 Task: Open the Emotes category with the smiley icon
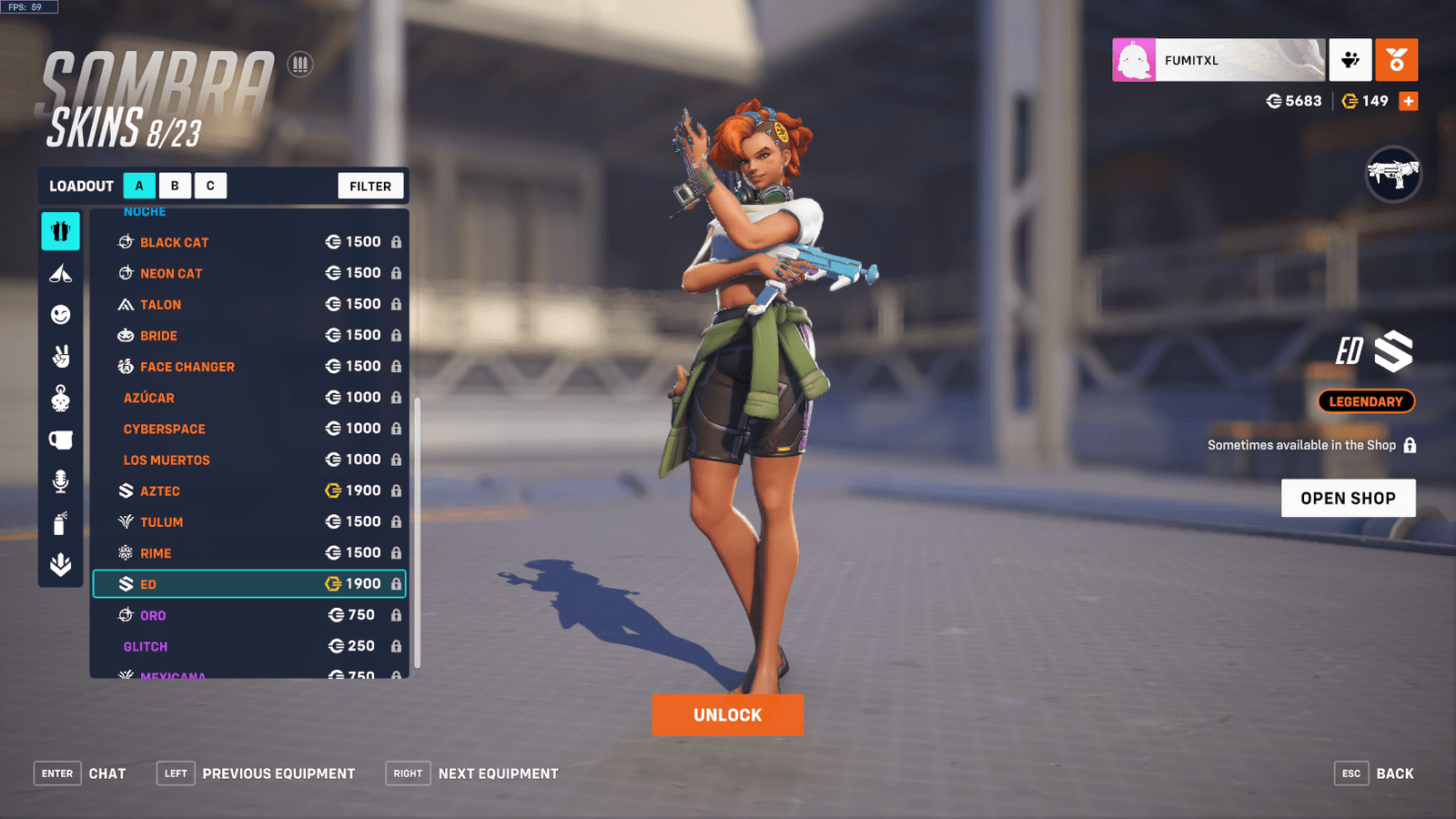pyautogui.click(x=60, y=312)
